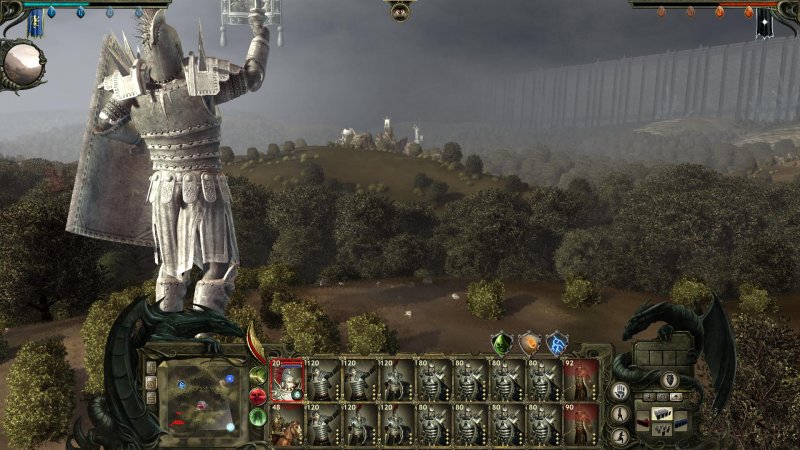Issue the halt command with the open hand icon
The image size is (800, 450).
[x=620, y=390]
